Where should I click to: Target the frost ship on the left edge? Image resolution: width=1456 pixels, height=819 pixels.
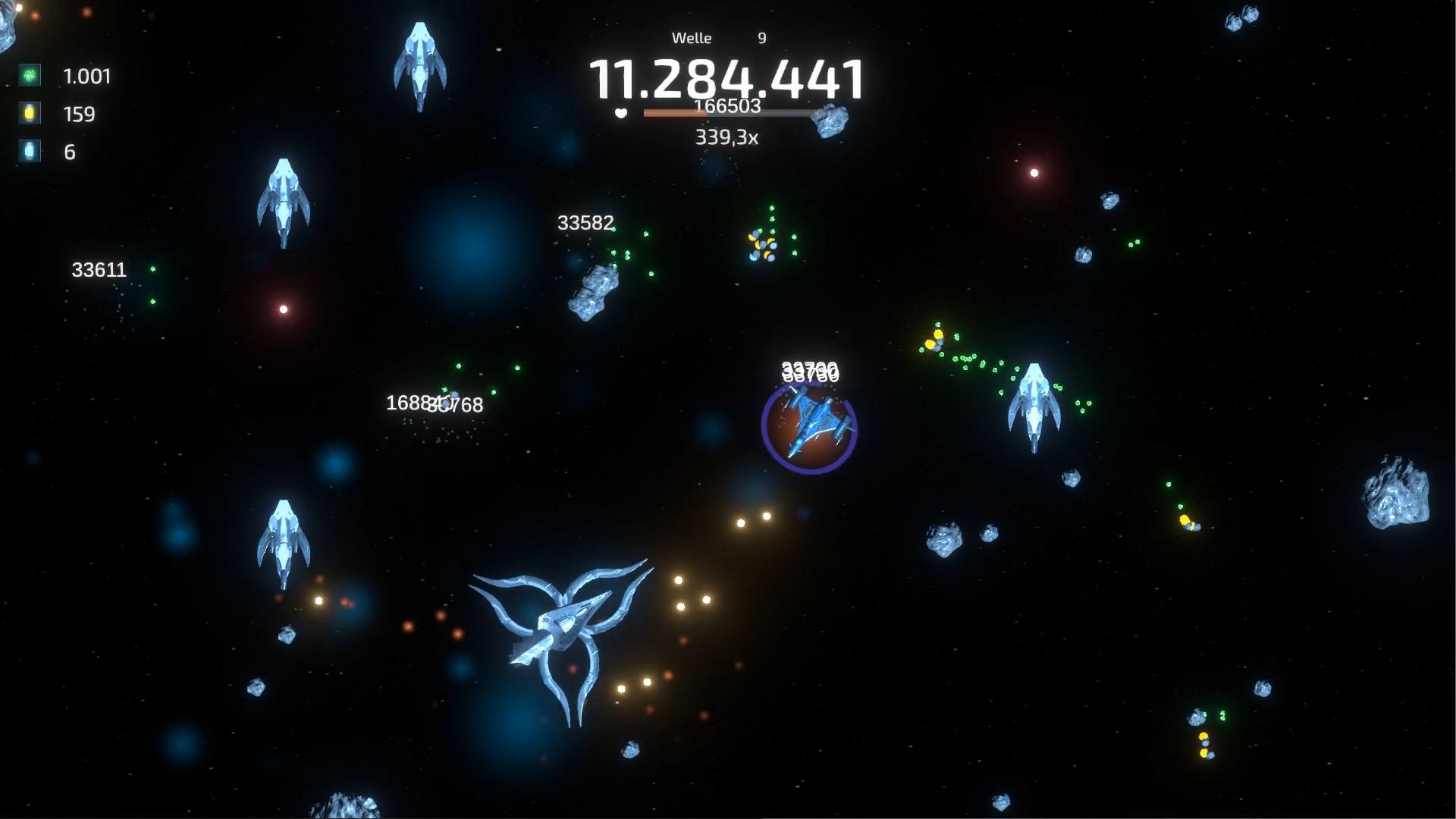[284, 197]
